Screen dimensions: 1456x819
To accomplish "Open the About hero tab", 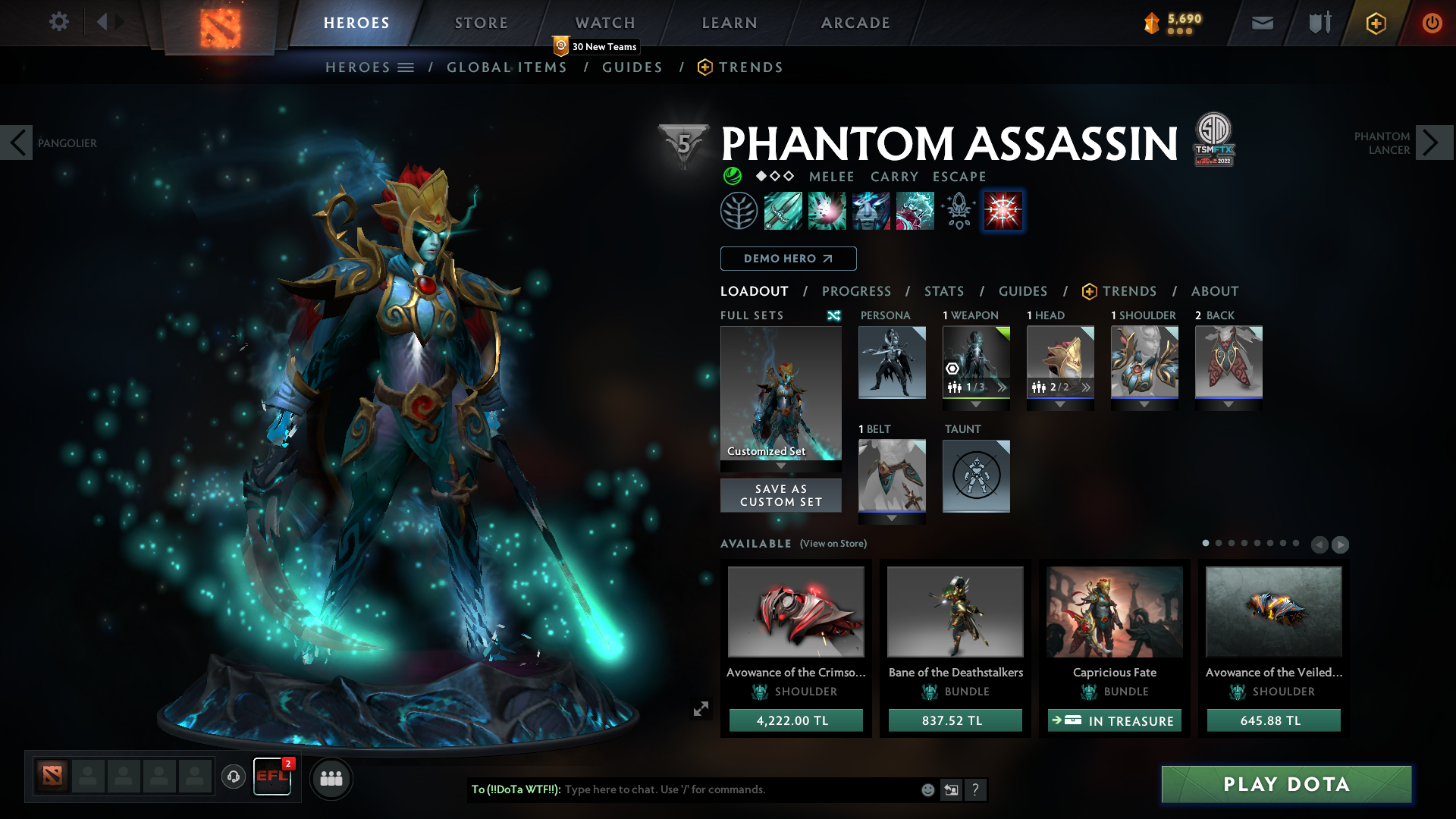I will click(x=1214, y=291).
